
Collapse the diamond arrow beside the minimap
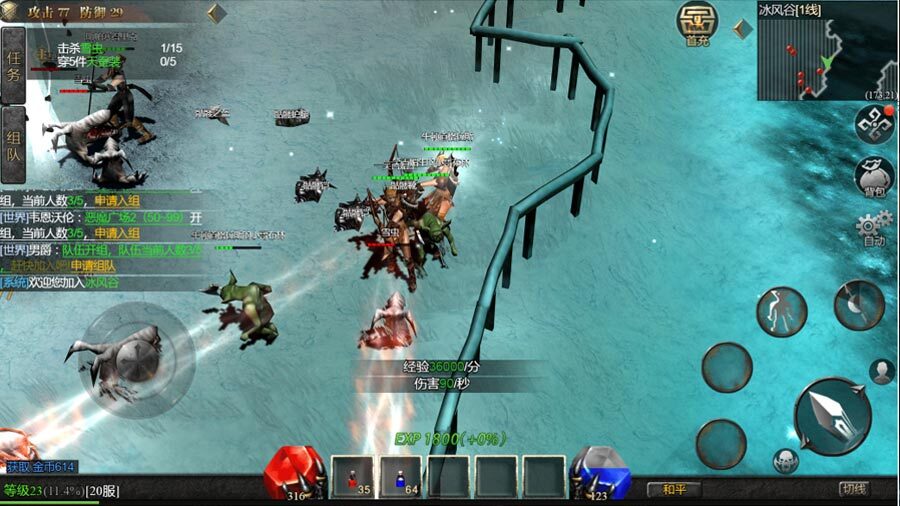coord(743,28)
